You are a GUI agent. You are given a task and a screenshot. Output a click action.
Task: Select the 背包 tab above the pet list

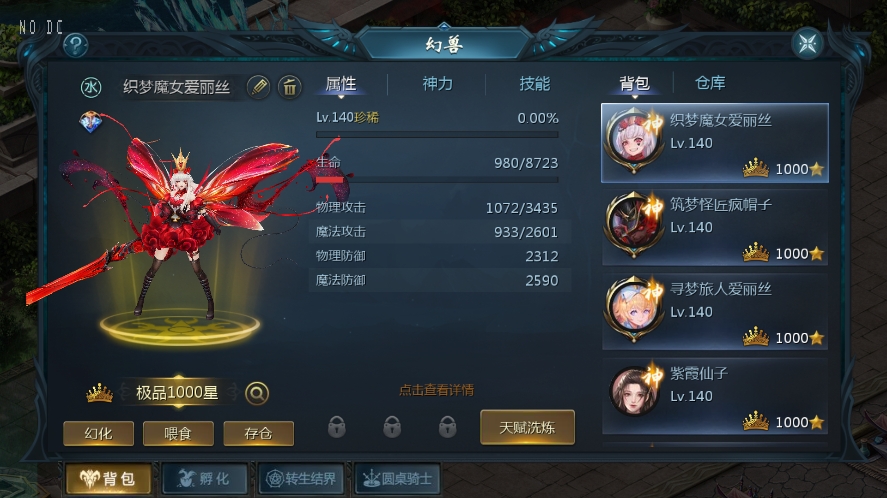pyautogui.click(x=635, y=83)
